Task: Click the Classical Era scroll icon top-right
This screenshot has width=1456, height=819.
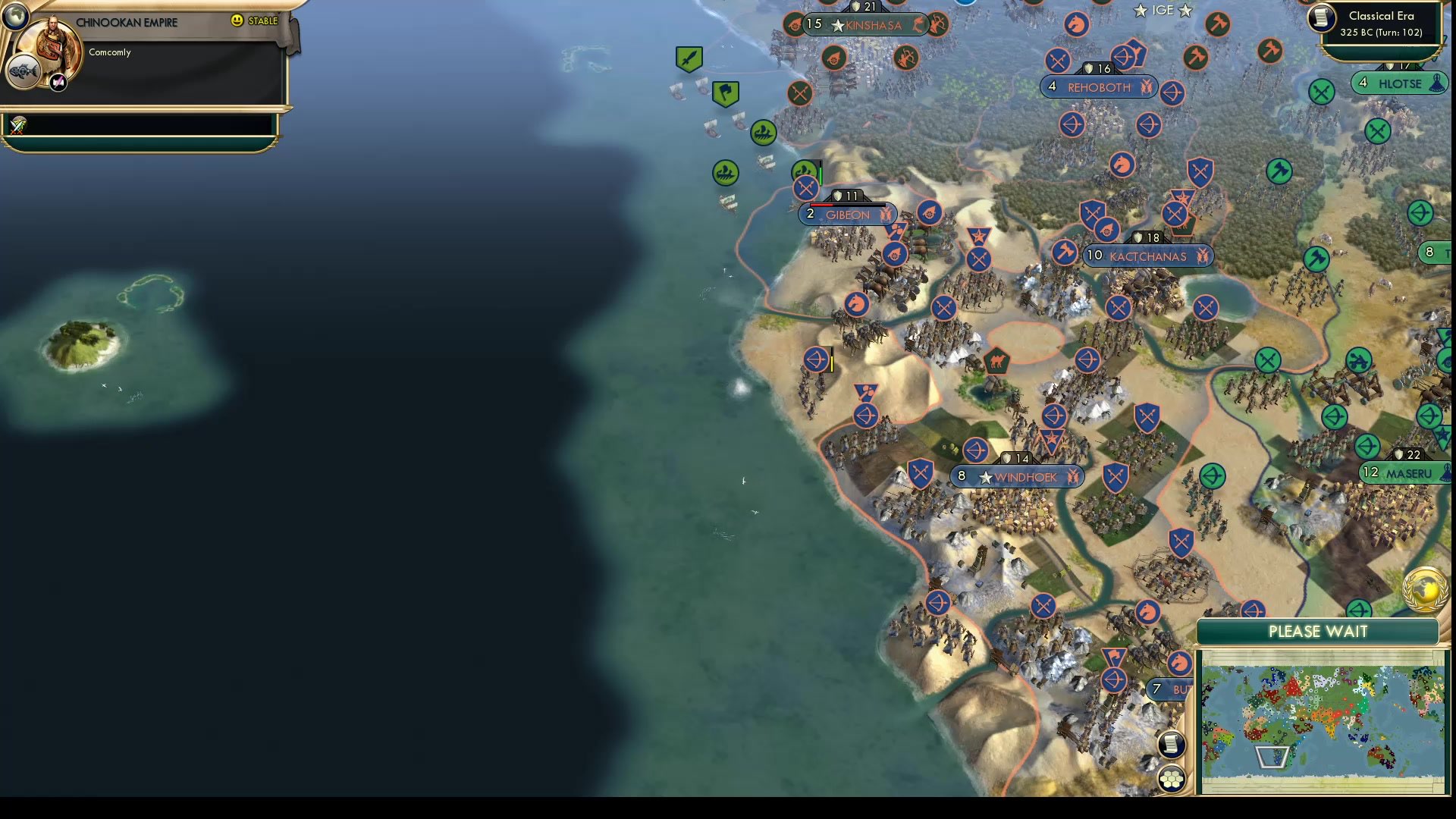Action: pyautogui.click(x=1320, y=19)
